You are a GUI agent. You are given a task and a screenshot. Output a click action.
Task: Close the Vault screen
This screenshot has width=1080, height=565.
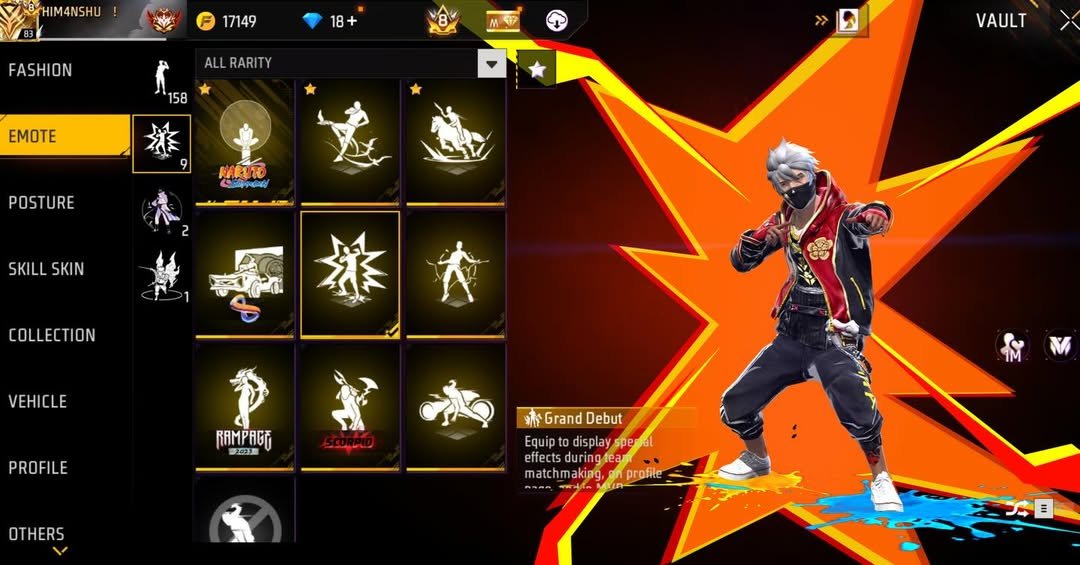click(x=1068, y=21)
